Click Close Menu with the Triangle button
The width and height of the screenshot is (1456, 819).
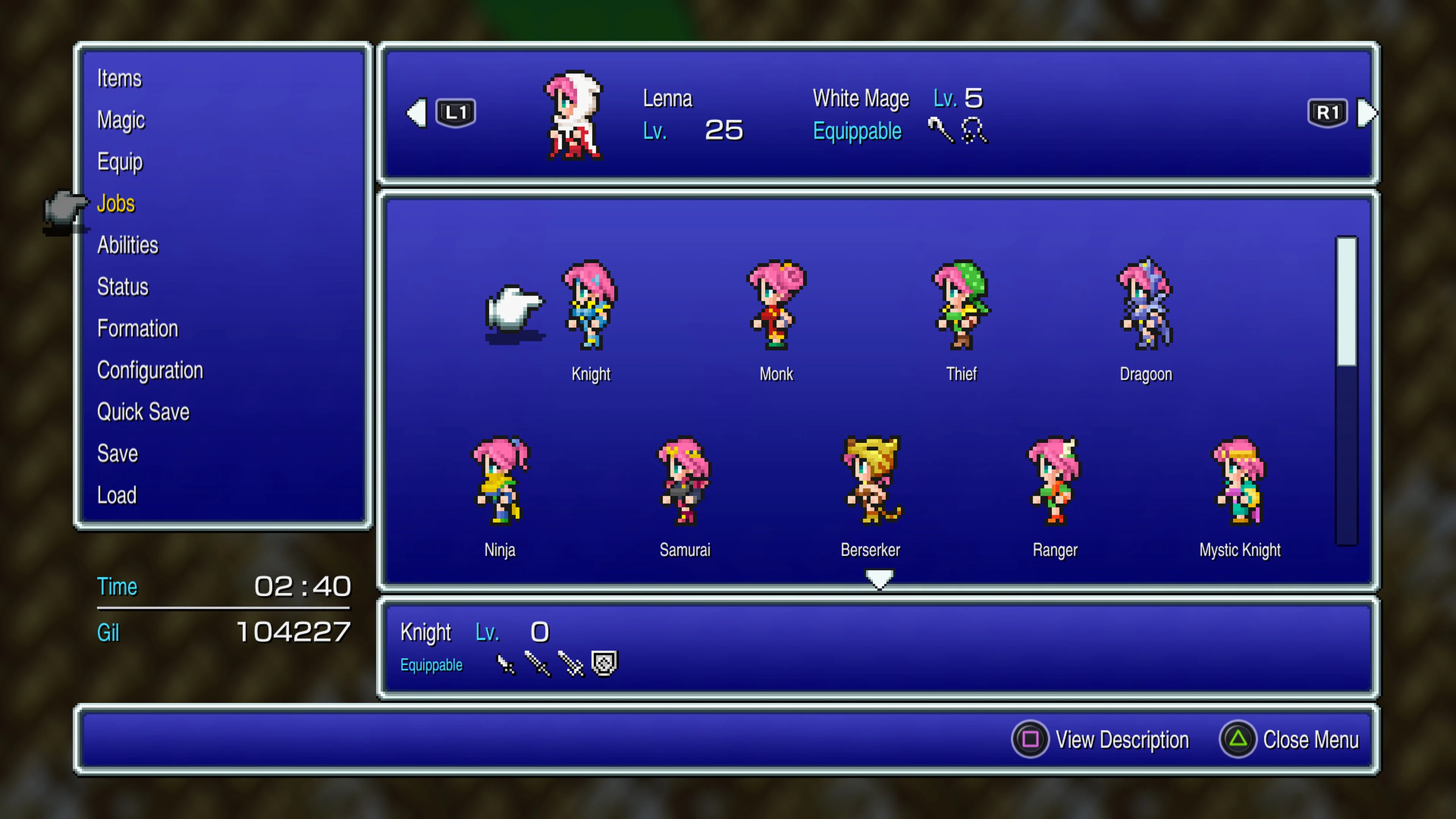pos(1311,739)
